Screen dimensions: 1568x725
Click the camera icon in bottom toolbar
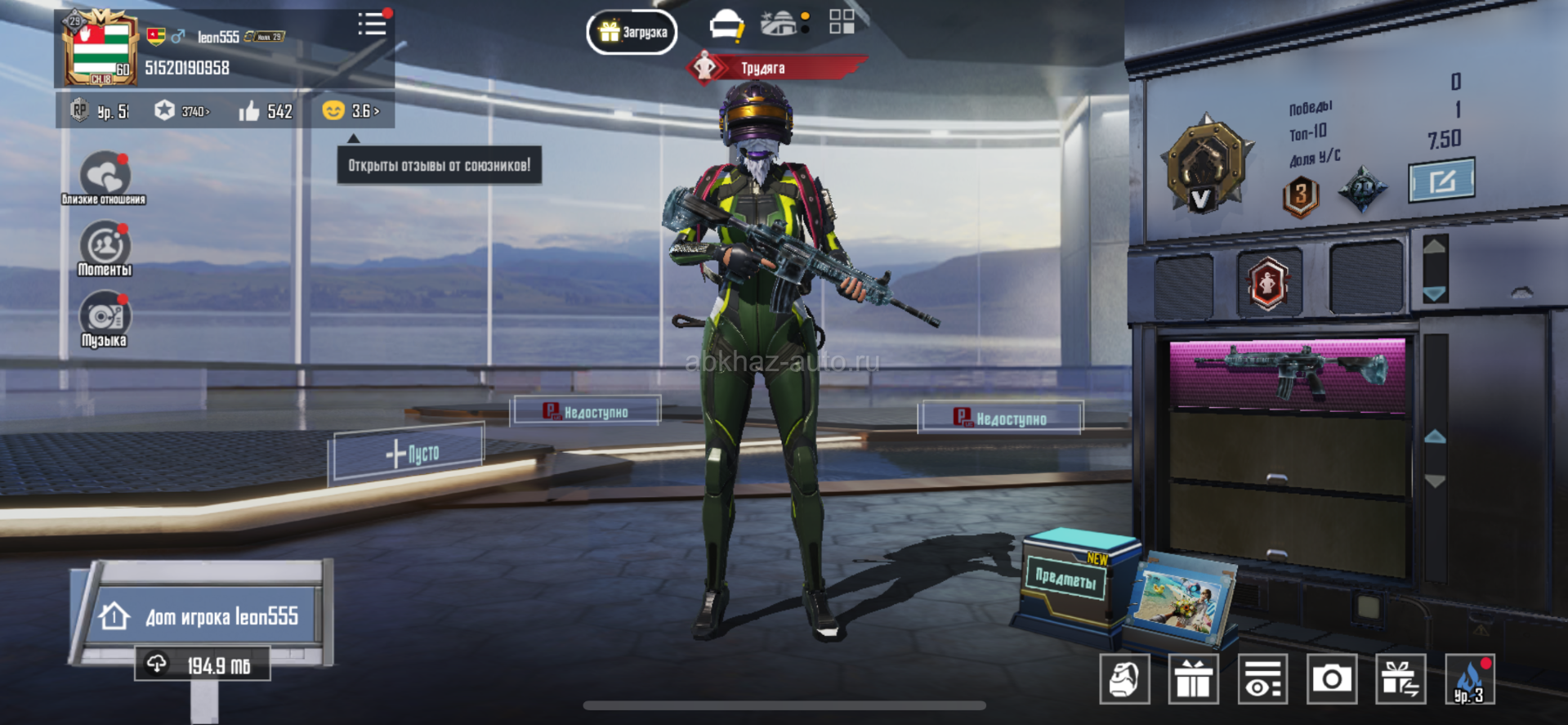tap(1332, 679)
